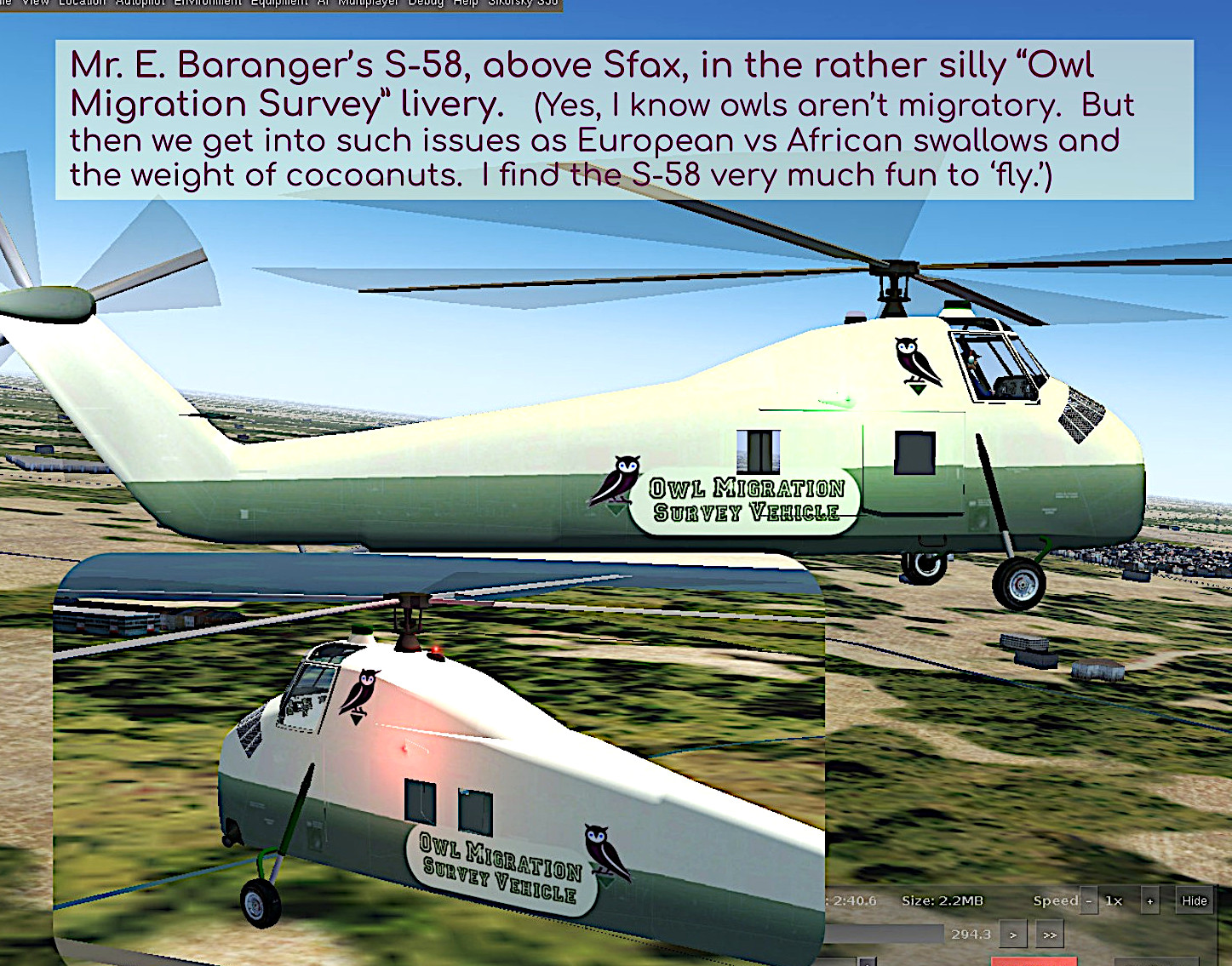This screenshot has width=1232, height=966.
Task: Open the Location menu
Action: point(80,3)
